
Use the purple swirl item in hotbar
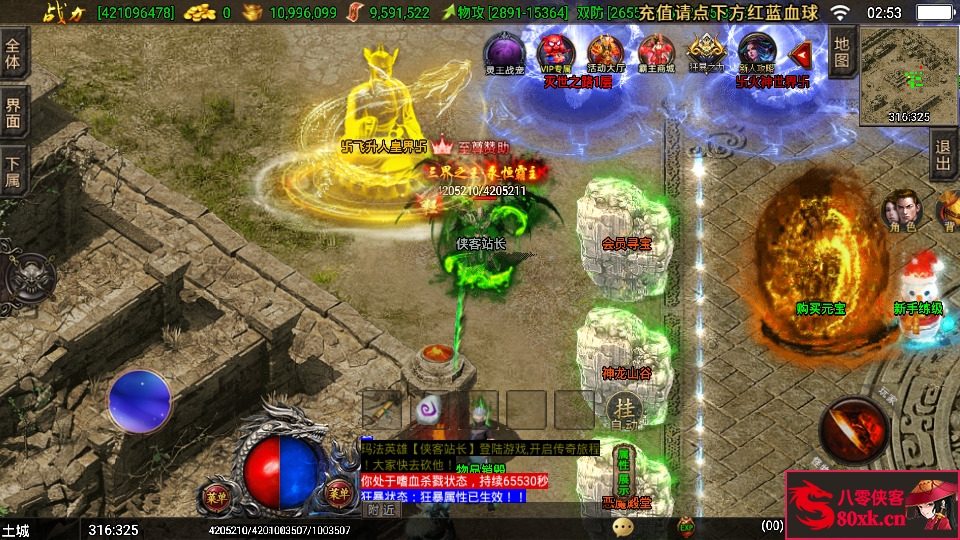click(430, 408)
